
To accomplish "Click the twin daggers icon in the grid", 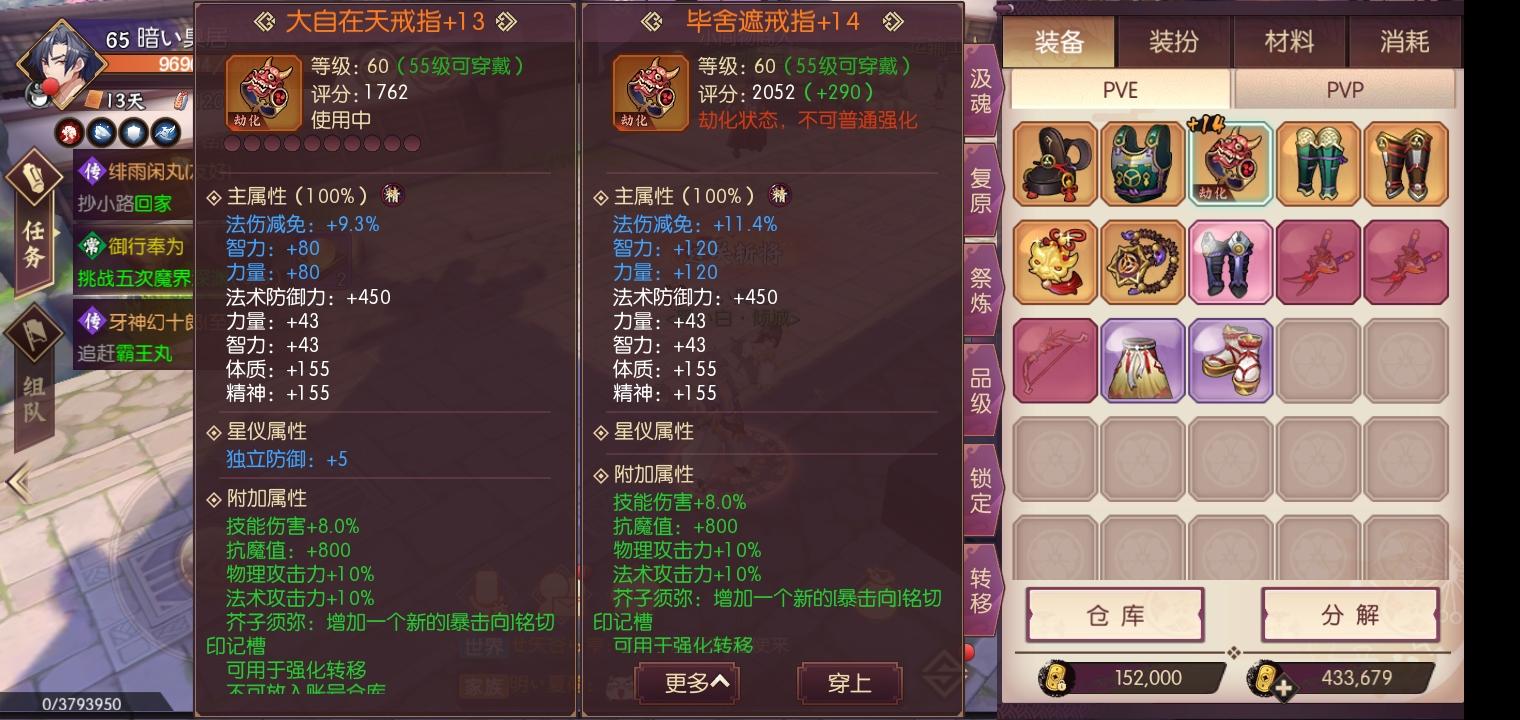I will [x=1318, y=262].
